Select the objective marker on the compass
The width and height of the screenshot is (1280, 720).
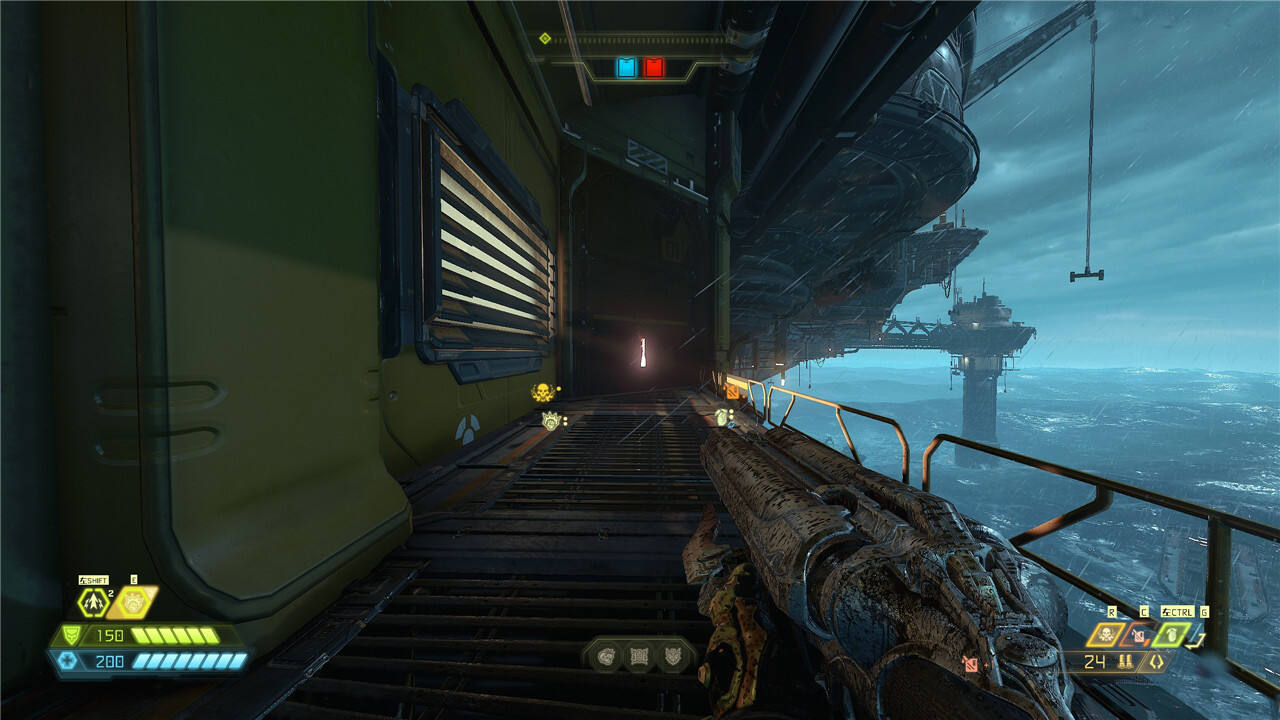544,38
